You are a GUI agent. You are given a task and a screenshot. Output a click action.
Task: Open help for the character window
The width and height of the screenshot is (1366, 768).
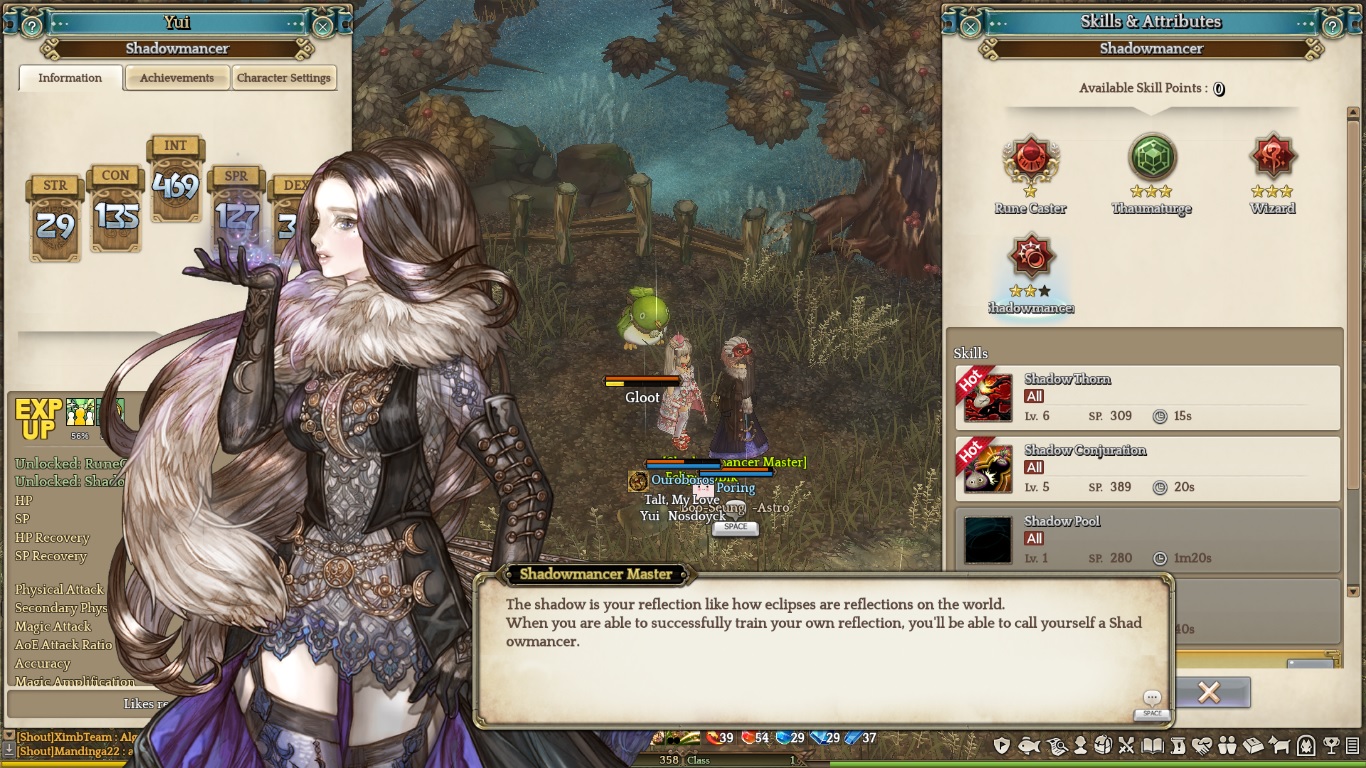click(x=32, y=27)
